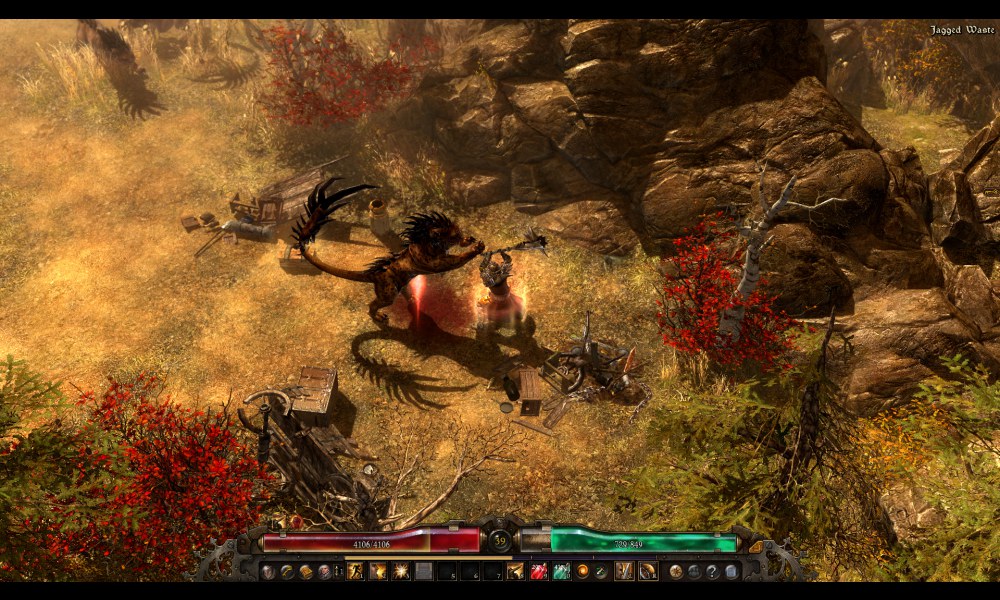Trigger the white burst skill in slot 3
The width and height of the screenshot is (1000, 600).
[x=401, y=571]
